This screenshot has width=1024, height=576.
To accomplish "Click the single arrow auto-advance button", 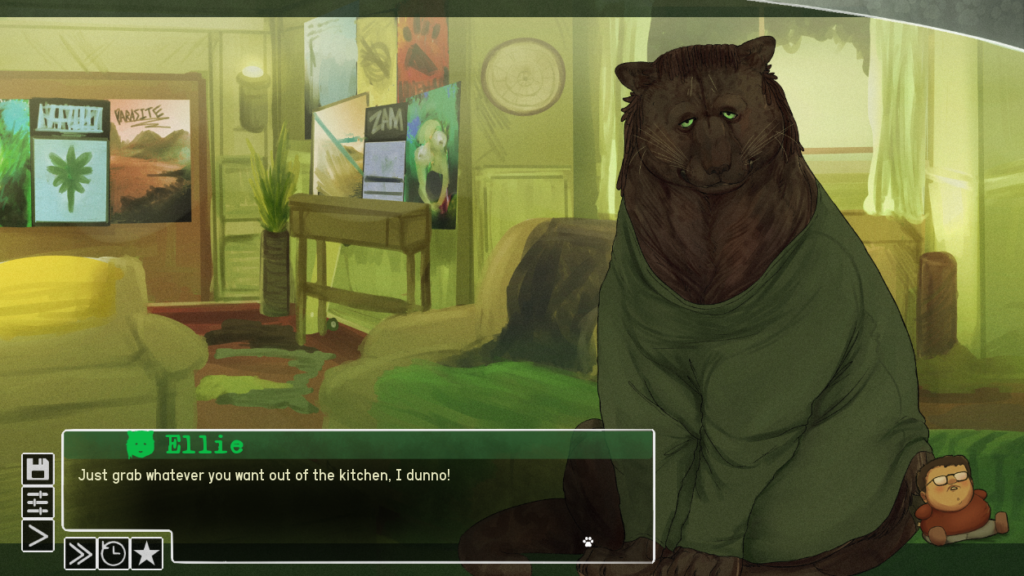I will point(37,535).
